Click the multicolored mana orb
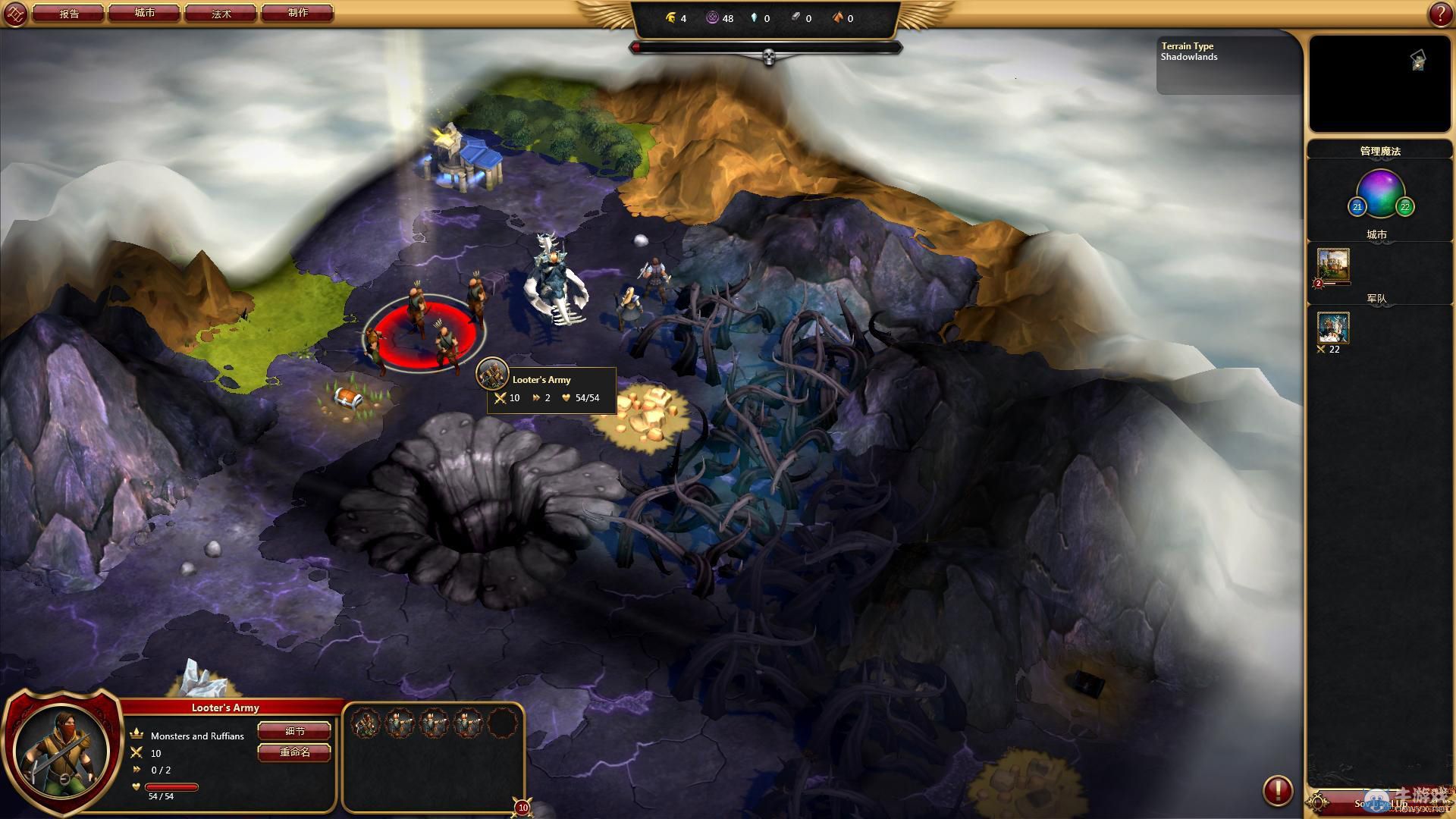1456x819 pixels. 1380,193
